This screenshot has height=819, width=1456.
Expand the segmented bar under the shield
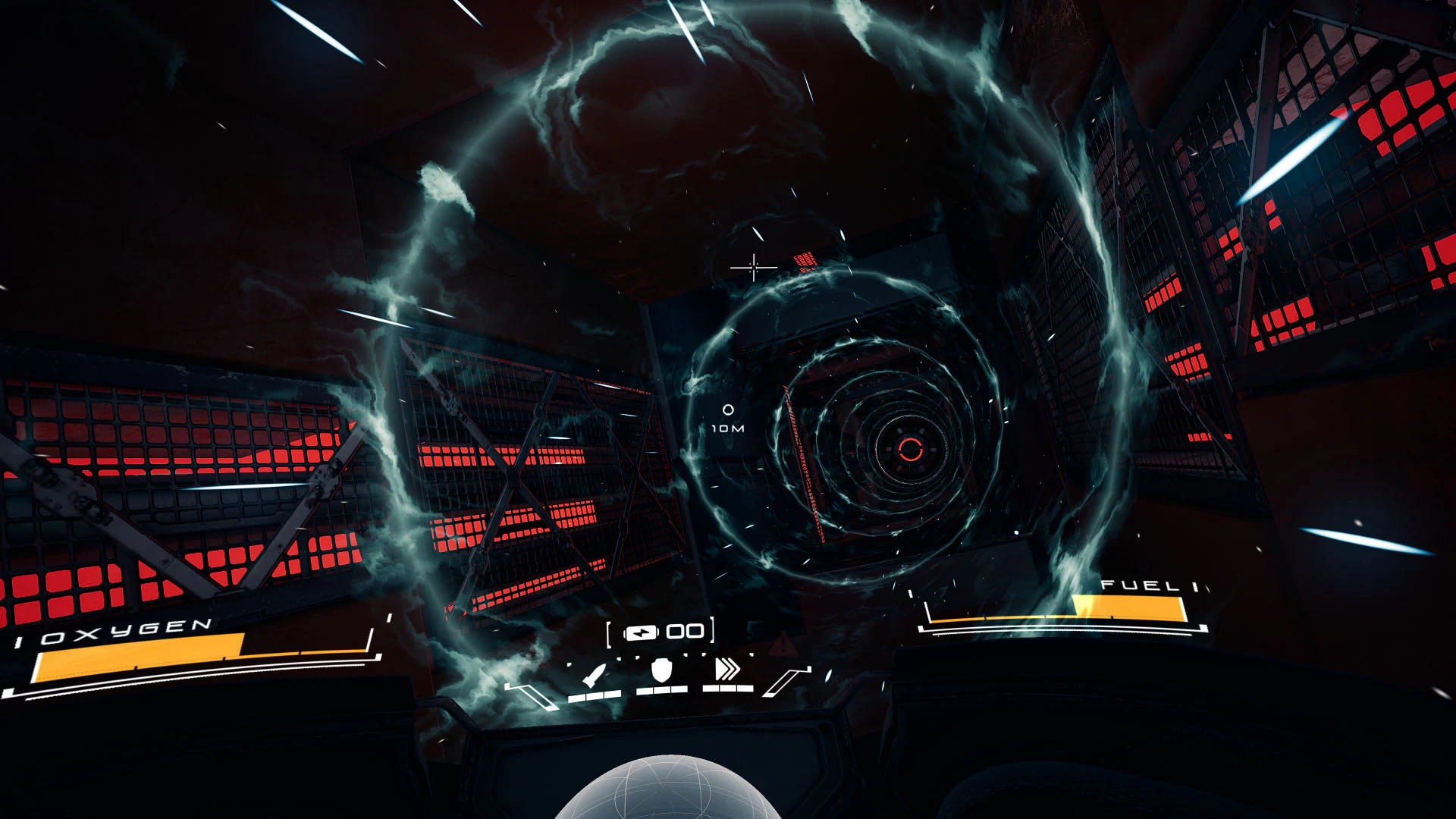click(x=662, y=689)
